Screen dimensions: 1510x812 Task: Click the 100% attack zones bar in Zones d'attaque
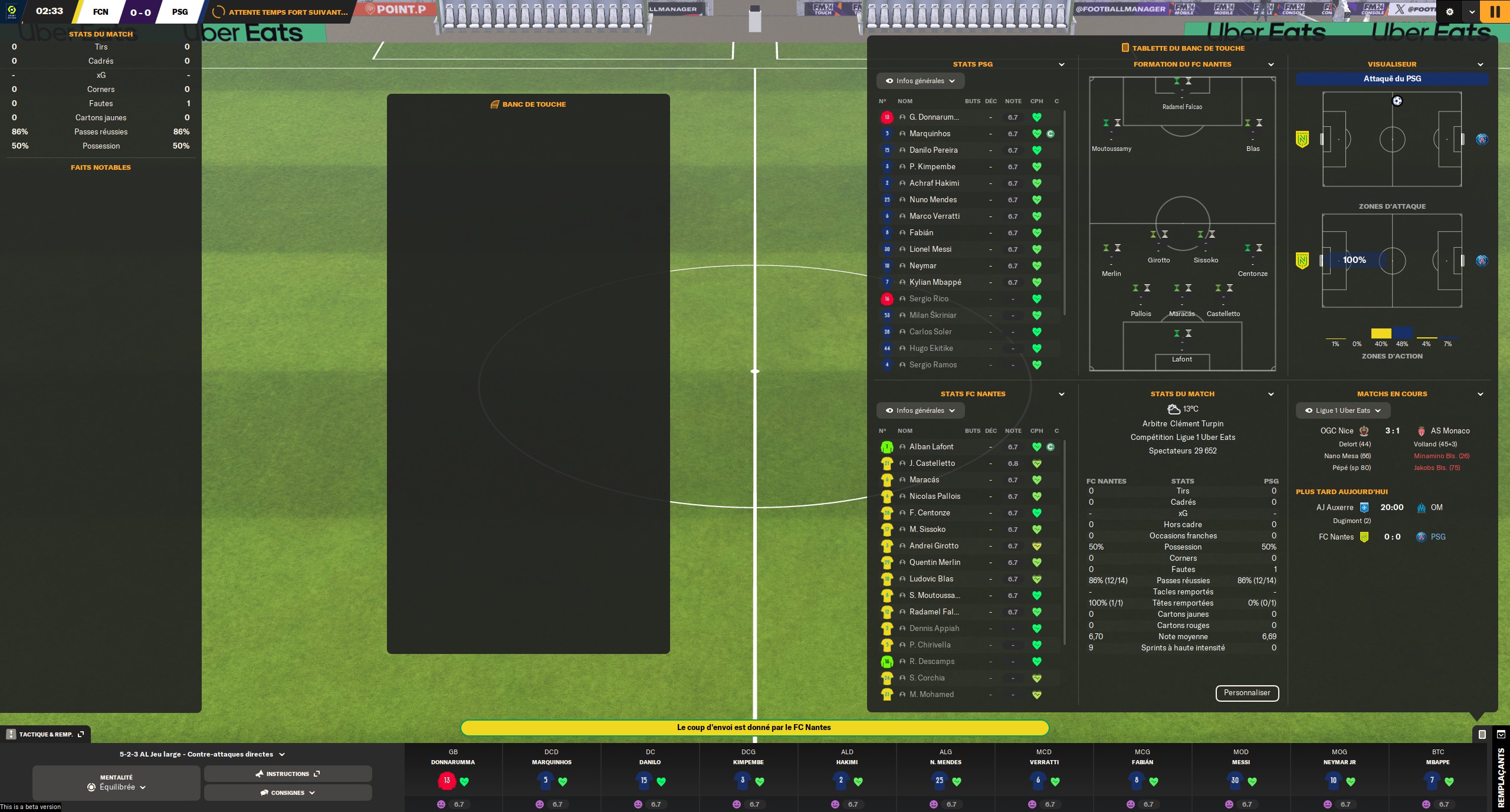pyautogui.click(x=1355, y=260)
